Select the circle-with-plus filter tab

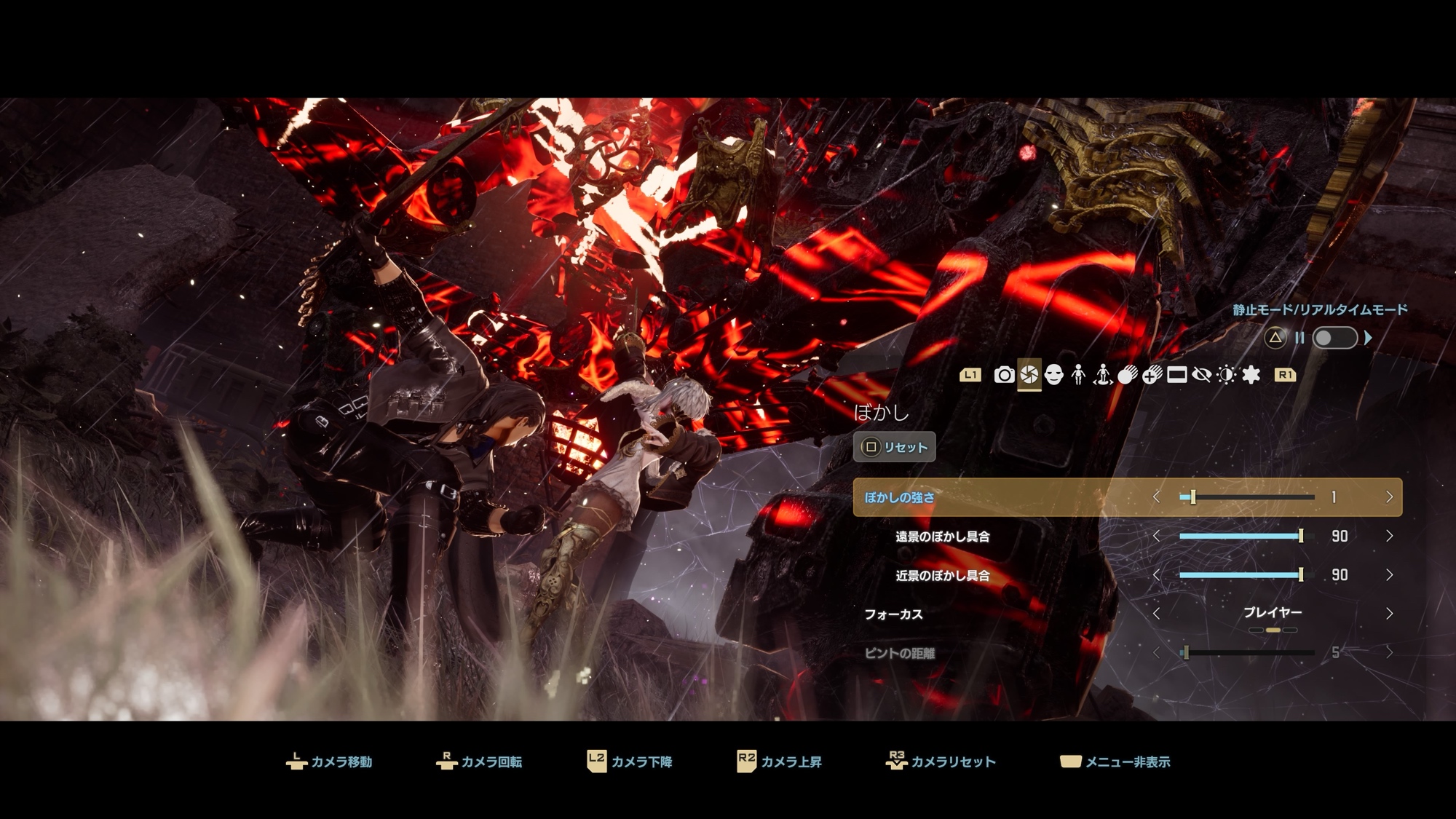pos(1152,375)
